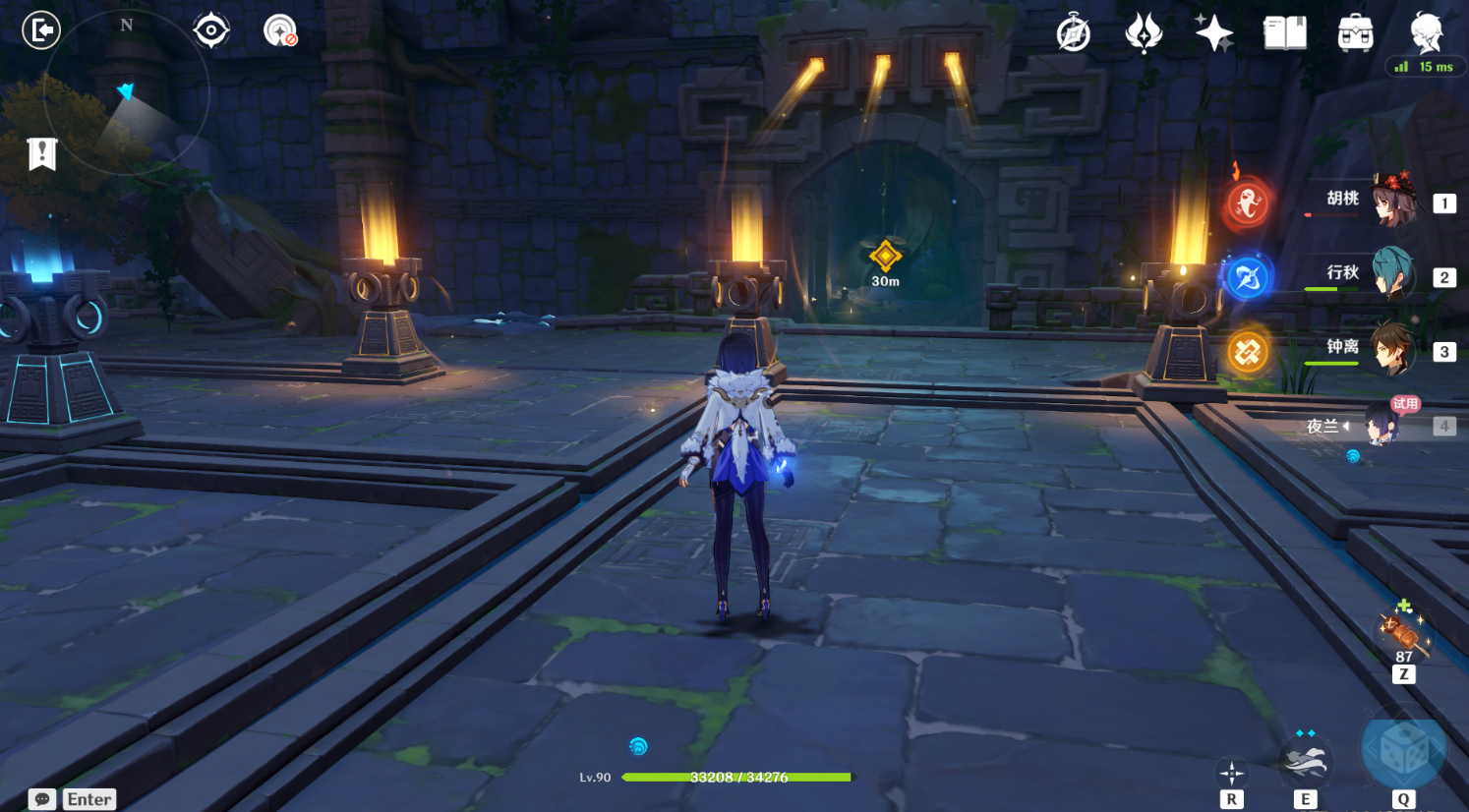The width and height of the screenshot is (1469, 812).
Task: Open the co-op signal icon beside elemental sight
Action: point(280,30)
